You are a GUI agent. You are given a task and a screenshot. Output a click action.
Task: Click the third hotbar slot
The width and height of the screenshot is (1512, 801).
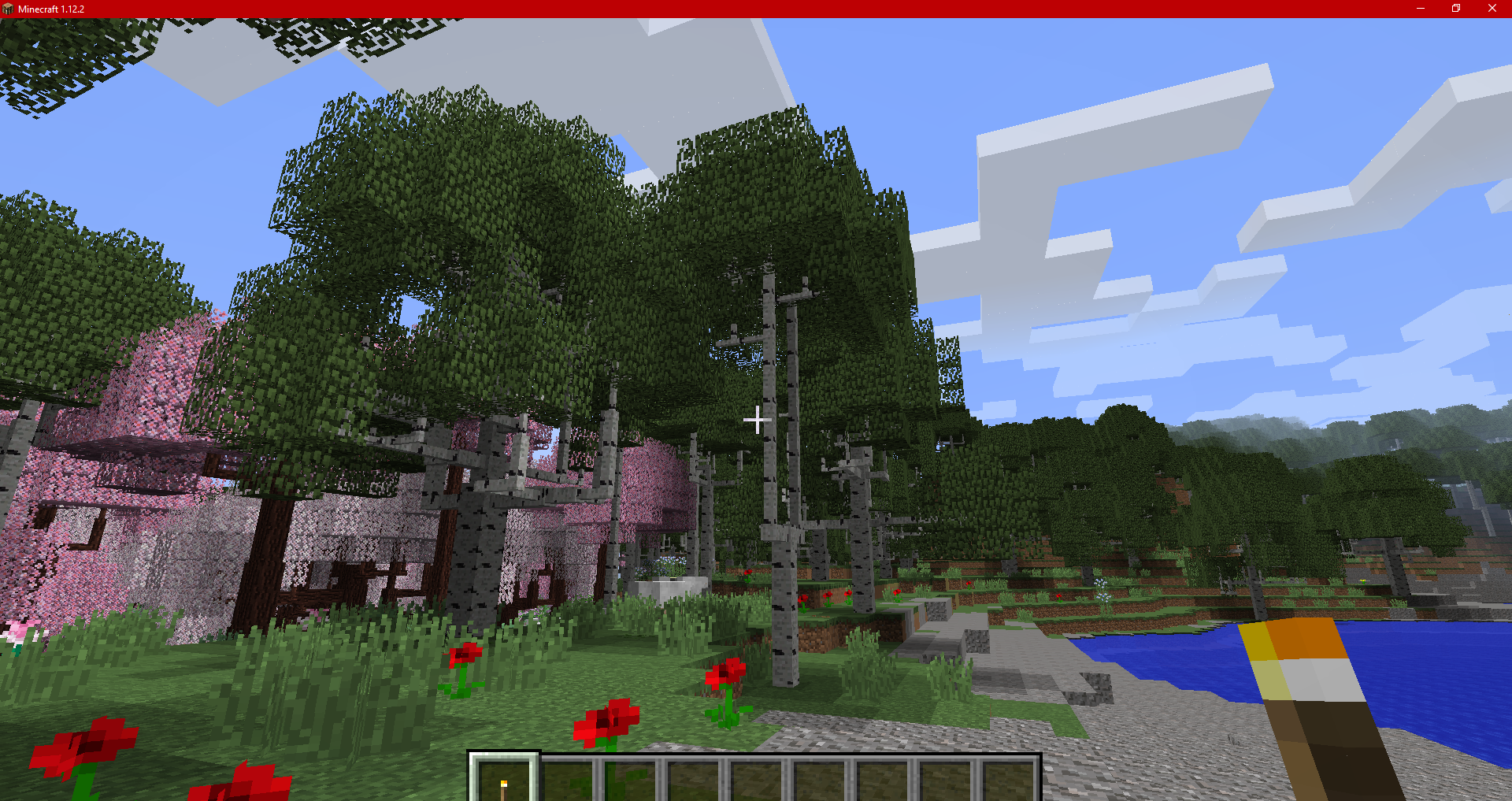click(631, 780)
